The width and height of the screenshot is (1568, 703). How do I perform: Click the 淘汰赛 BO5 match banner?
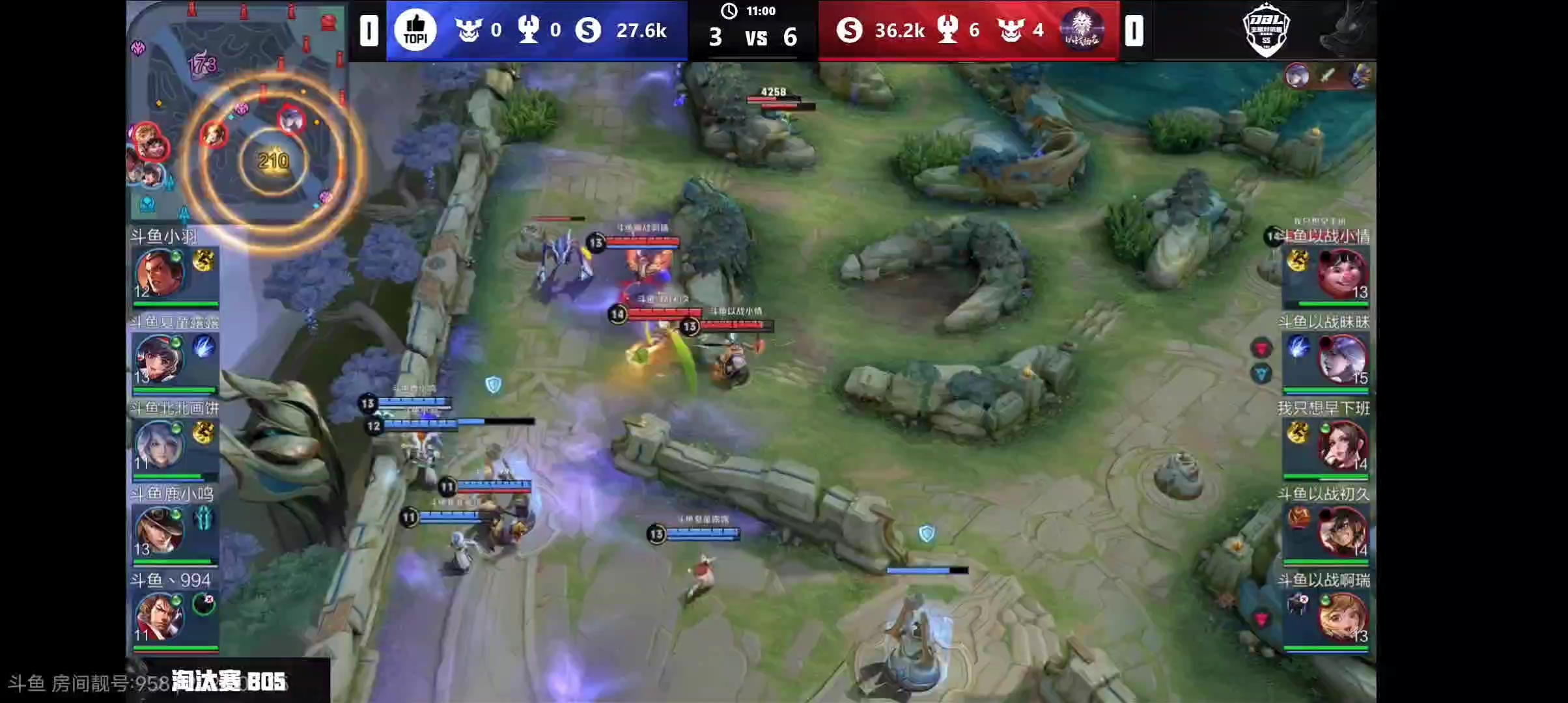point(229,682)
